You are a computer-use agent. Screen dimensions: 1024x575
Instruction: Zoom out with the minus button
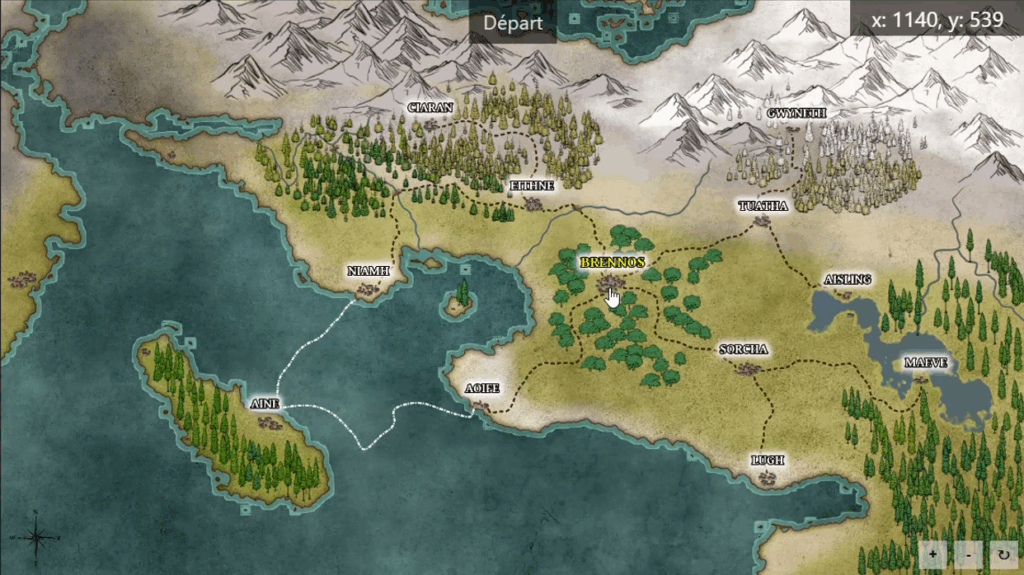point(967,553)
